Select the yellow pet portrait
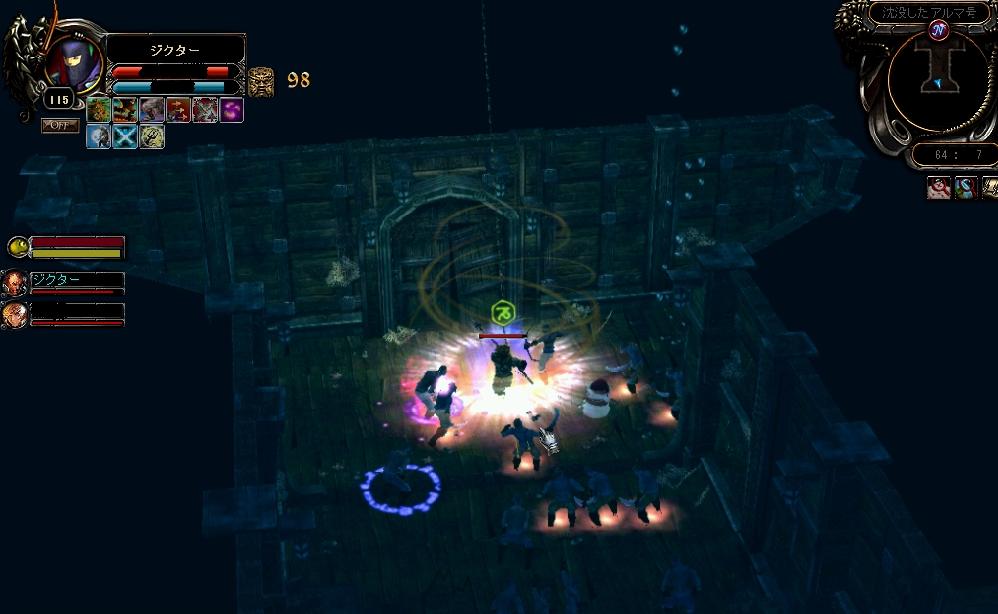Viewport: 998px width, 614px height. (x=17, y=246)
